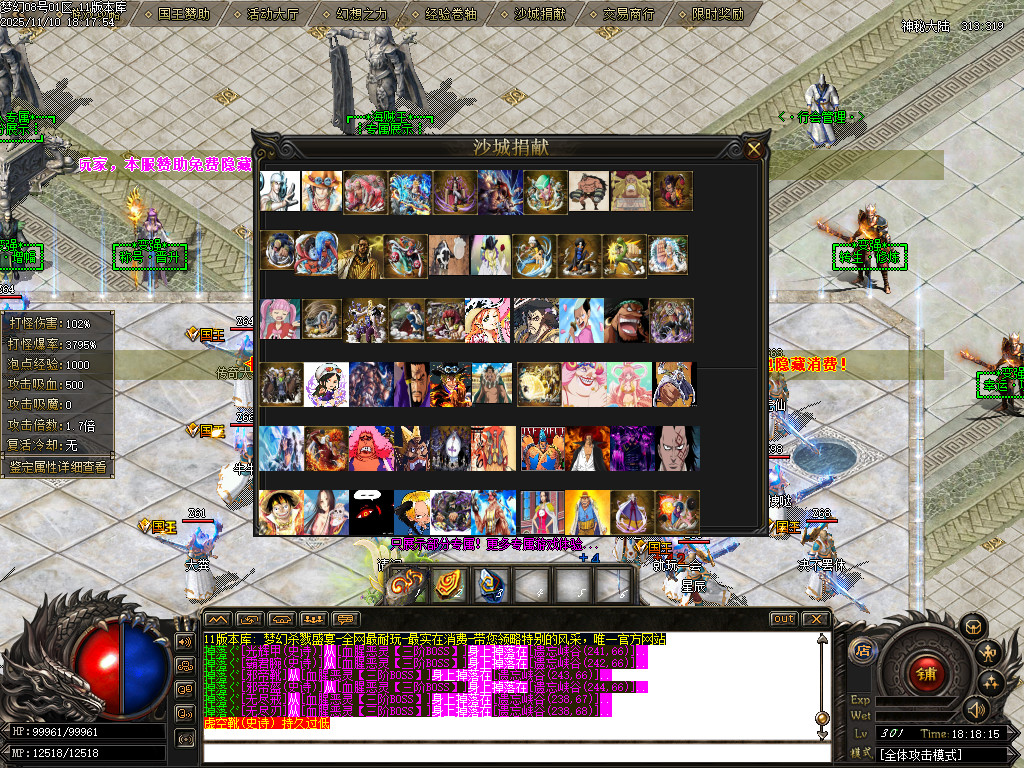1024x768 pixels.
Task: Toggle the speaker sound icon
Action: coord(975,709)
